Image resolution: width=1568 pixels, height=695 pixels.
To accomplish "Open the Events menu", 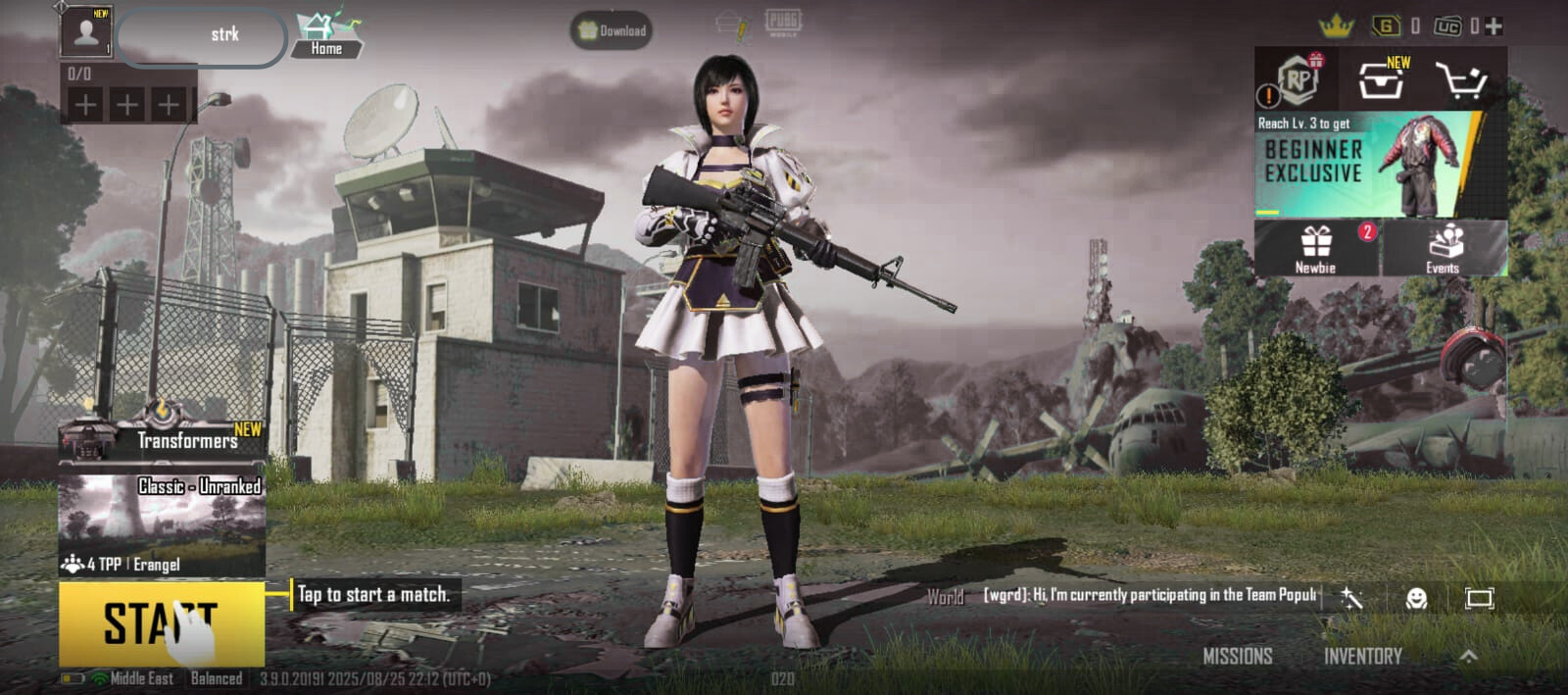I will point(1443,248).
